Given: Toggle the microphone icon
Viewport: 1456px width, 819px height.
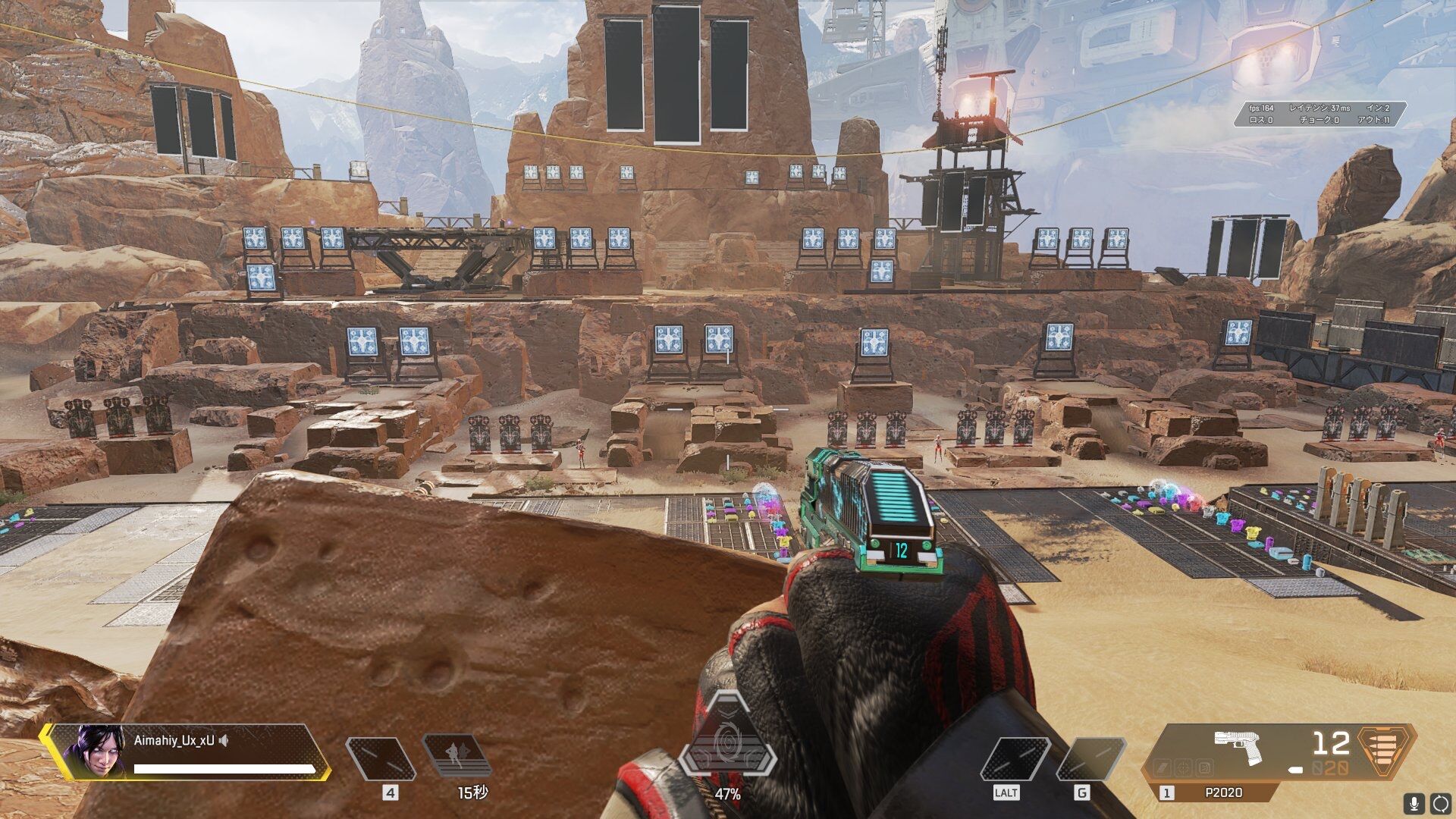Looking at the screenshot, I should (x=1414, y=802).
